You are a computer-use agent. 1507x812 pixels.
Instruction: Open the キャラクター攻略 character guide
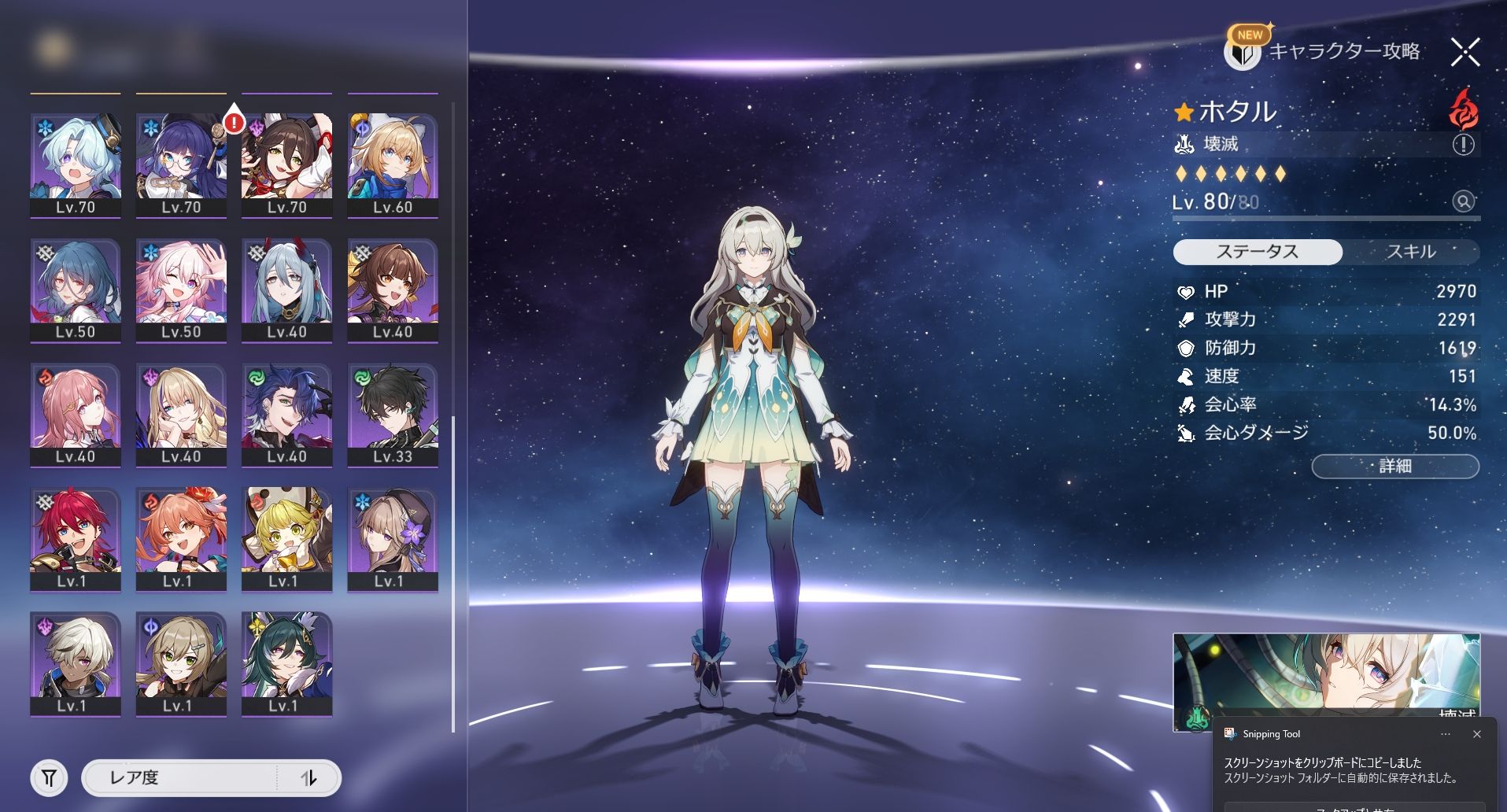1324,52
